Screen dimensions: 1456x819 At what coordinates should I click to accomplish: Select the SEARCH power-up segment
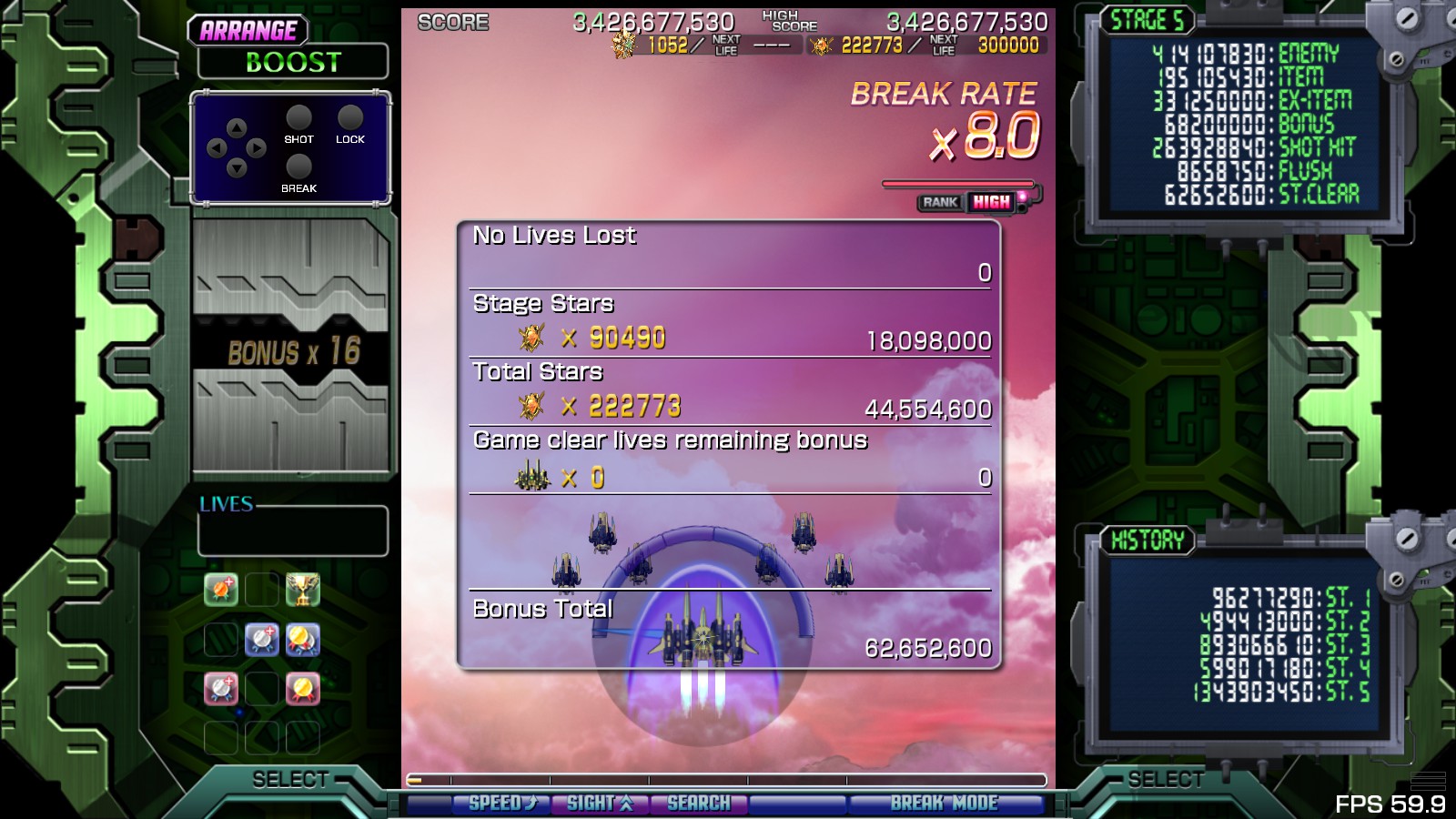698,804
